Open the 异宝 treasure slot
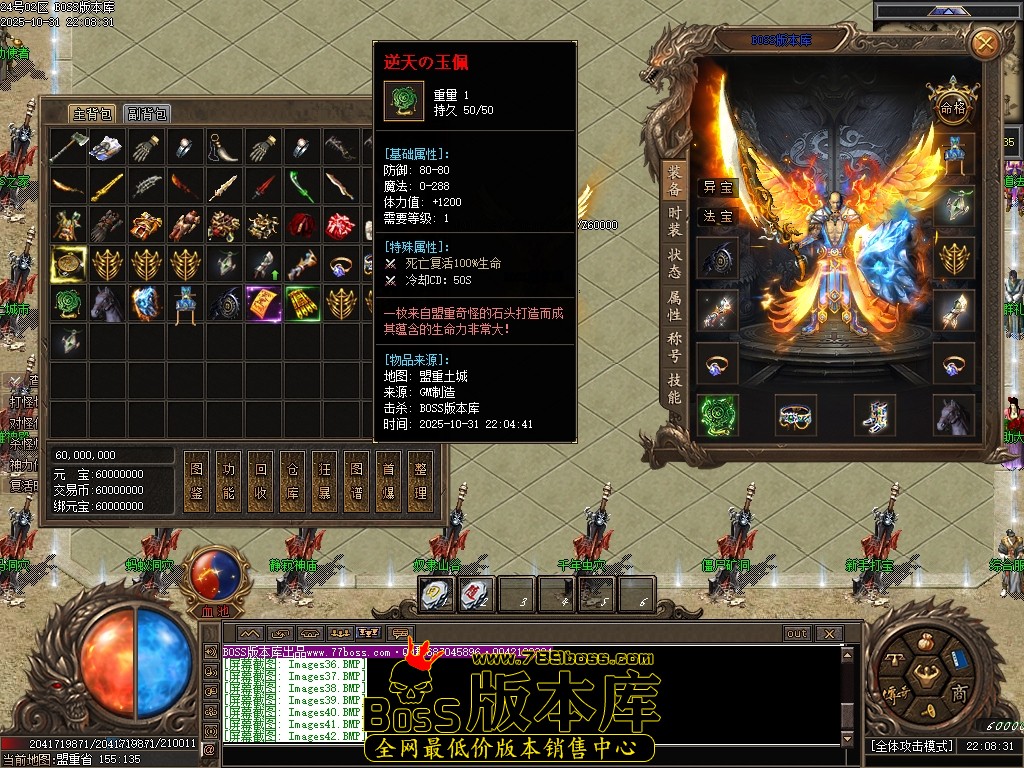The height and width of the screenshot is (768, 1024). coord(717,187)
